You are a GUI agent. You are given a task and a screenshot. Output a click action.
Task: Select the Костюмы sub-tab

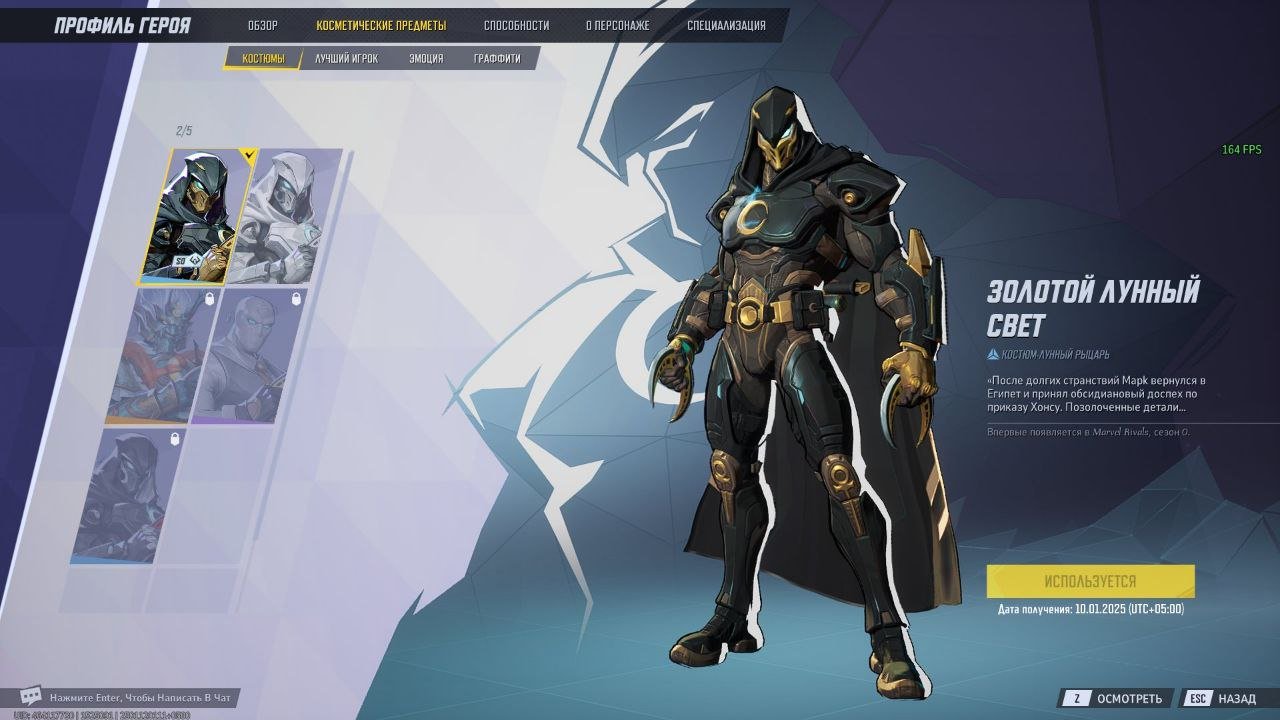click(263, 59)
